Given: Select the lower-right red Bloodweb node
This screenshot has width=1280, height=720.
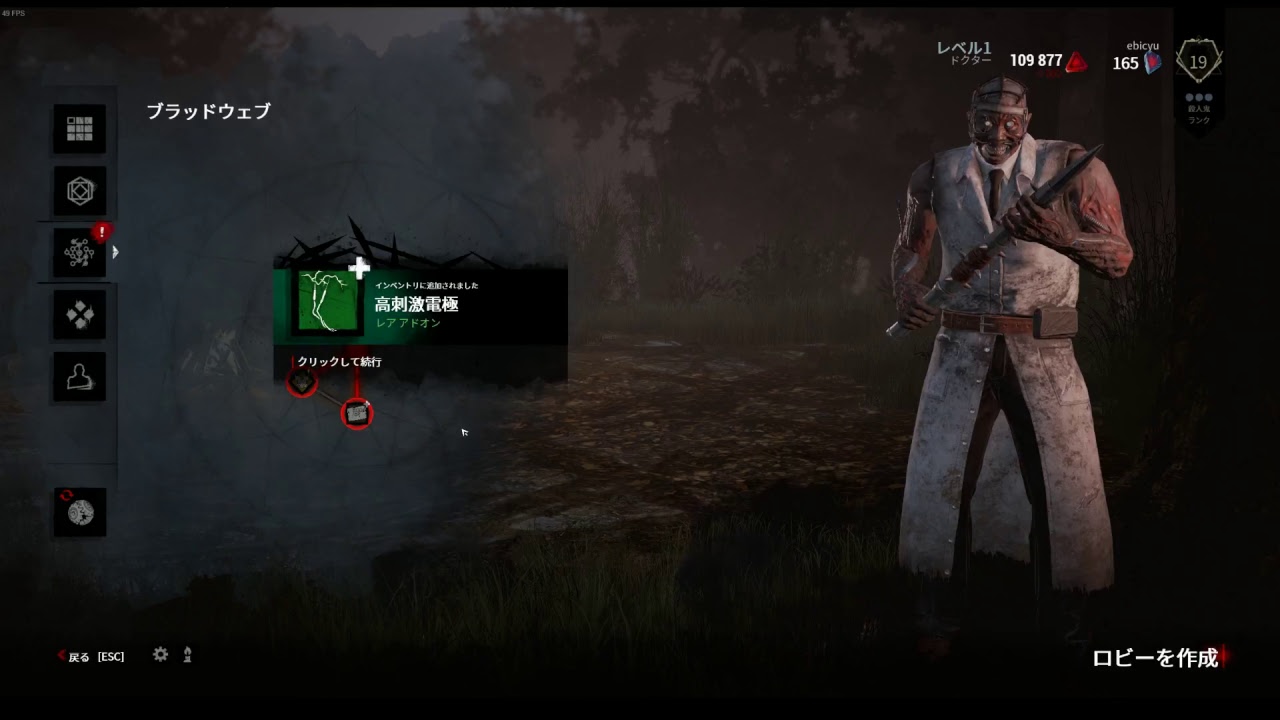Looking at the screenshot, I should tap(357, 412).
